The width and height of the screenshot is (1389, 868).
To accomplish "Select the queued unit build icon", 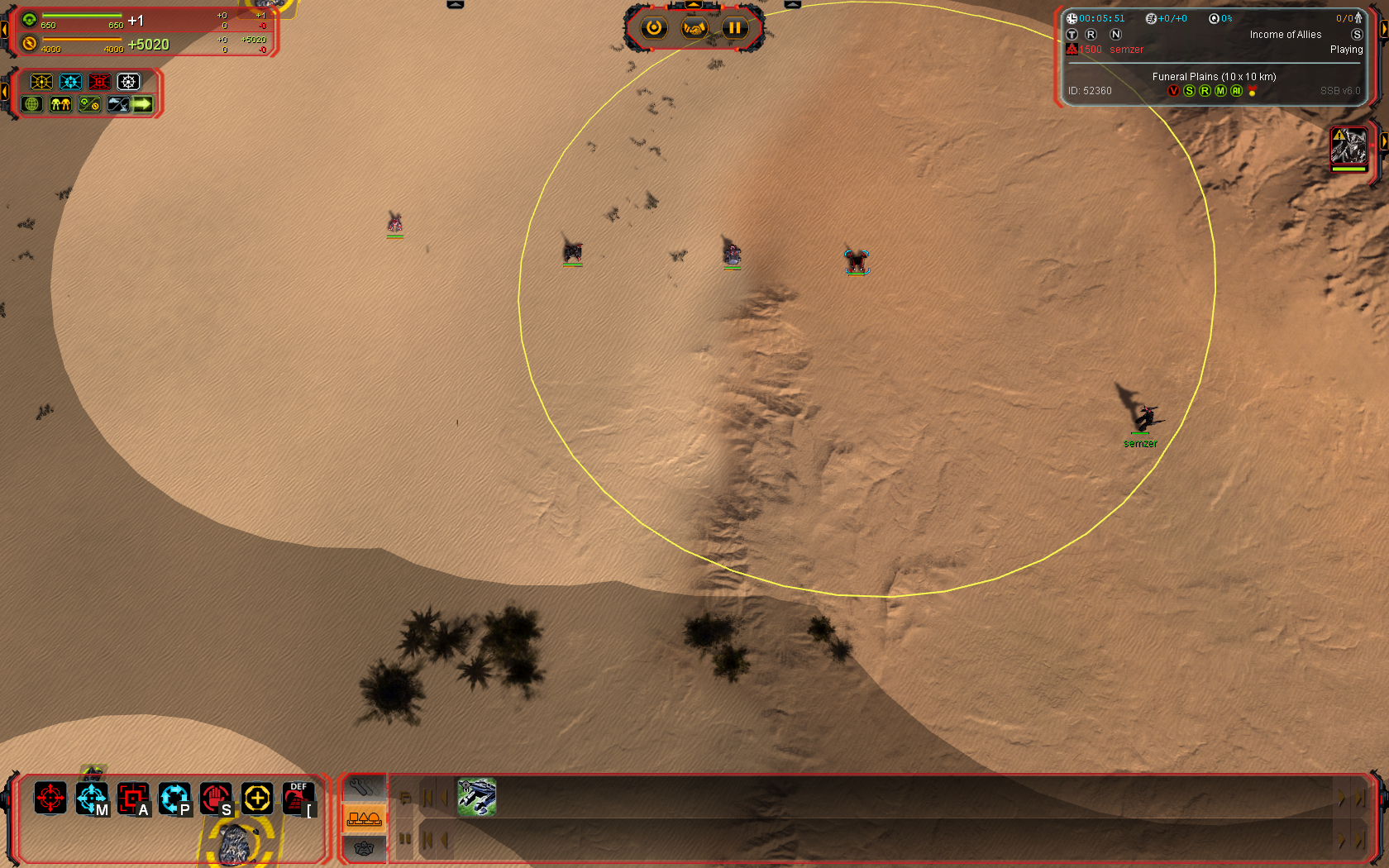I will coord(477,797).
